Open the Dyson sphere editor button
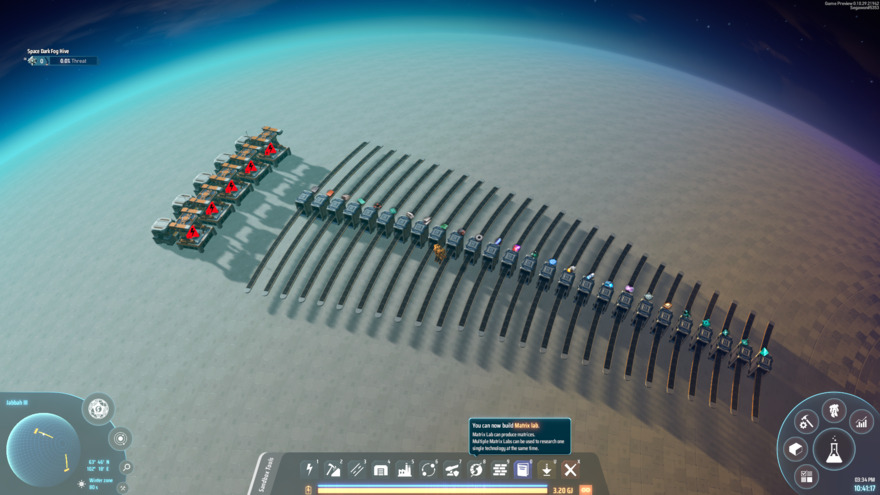The image size is (880, 495). point(98,408)
